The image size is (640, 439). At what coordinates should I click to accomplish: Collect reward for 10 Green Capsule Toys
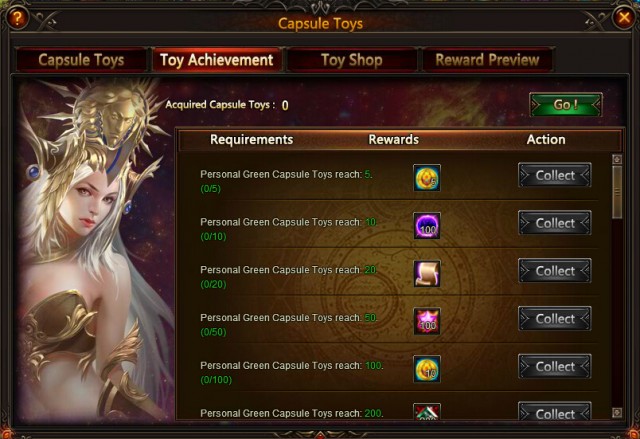[555, 223]
